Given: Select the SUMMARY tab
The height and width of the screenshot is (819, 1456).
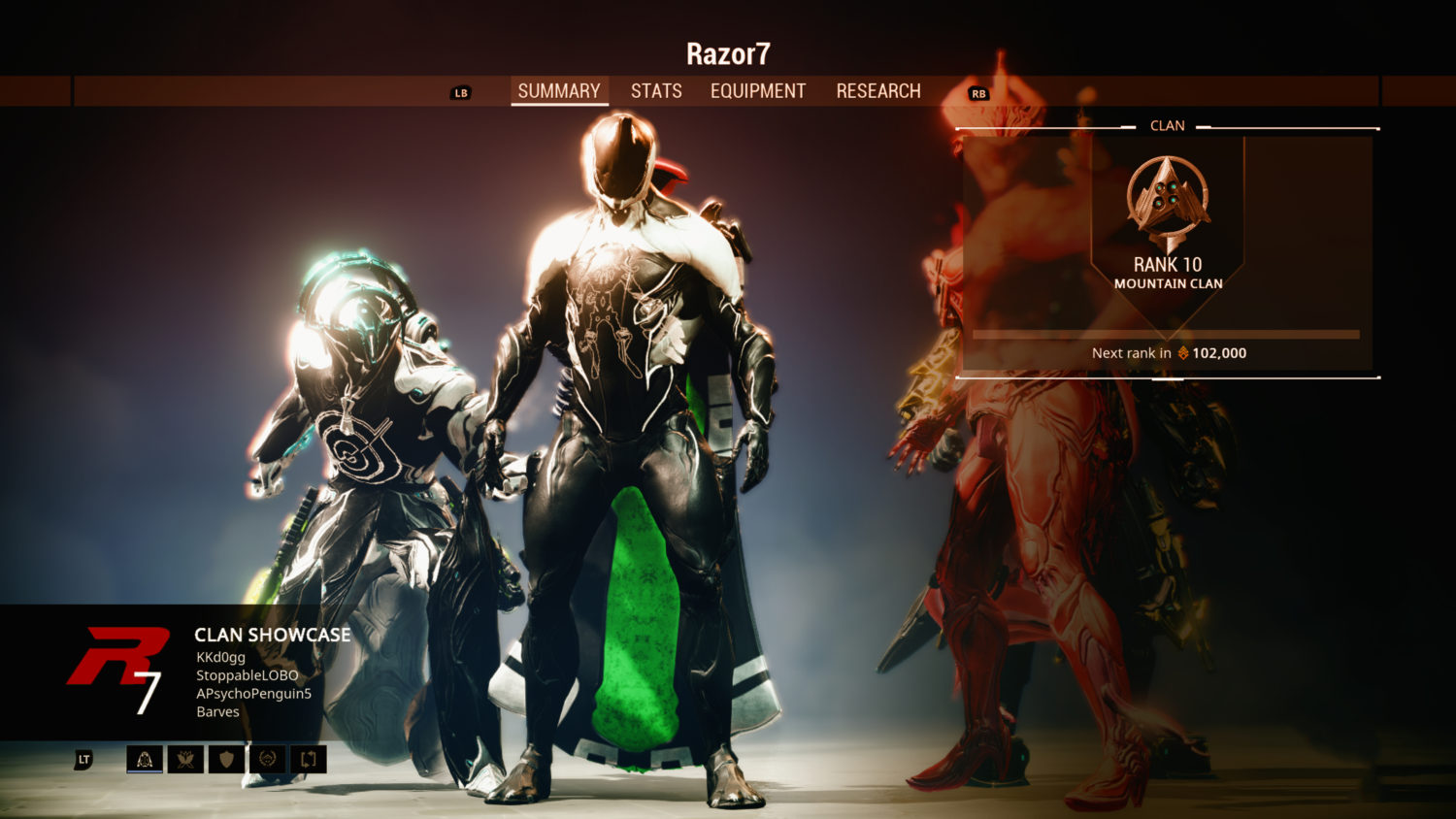Looking at the screenshot, I should [x=559, y=90].
